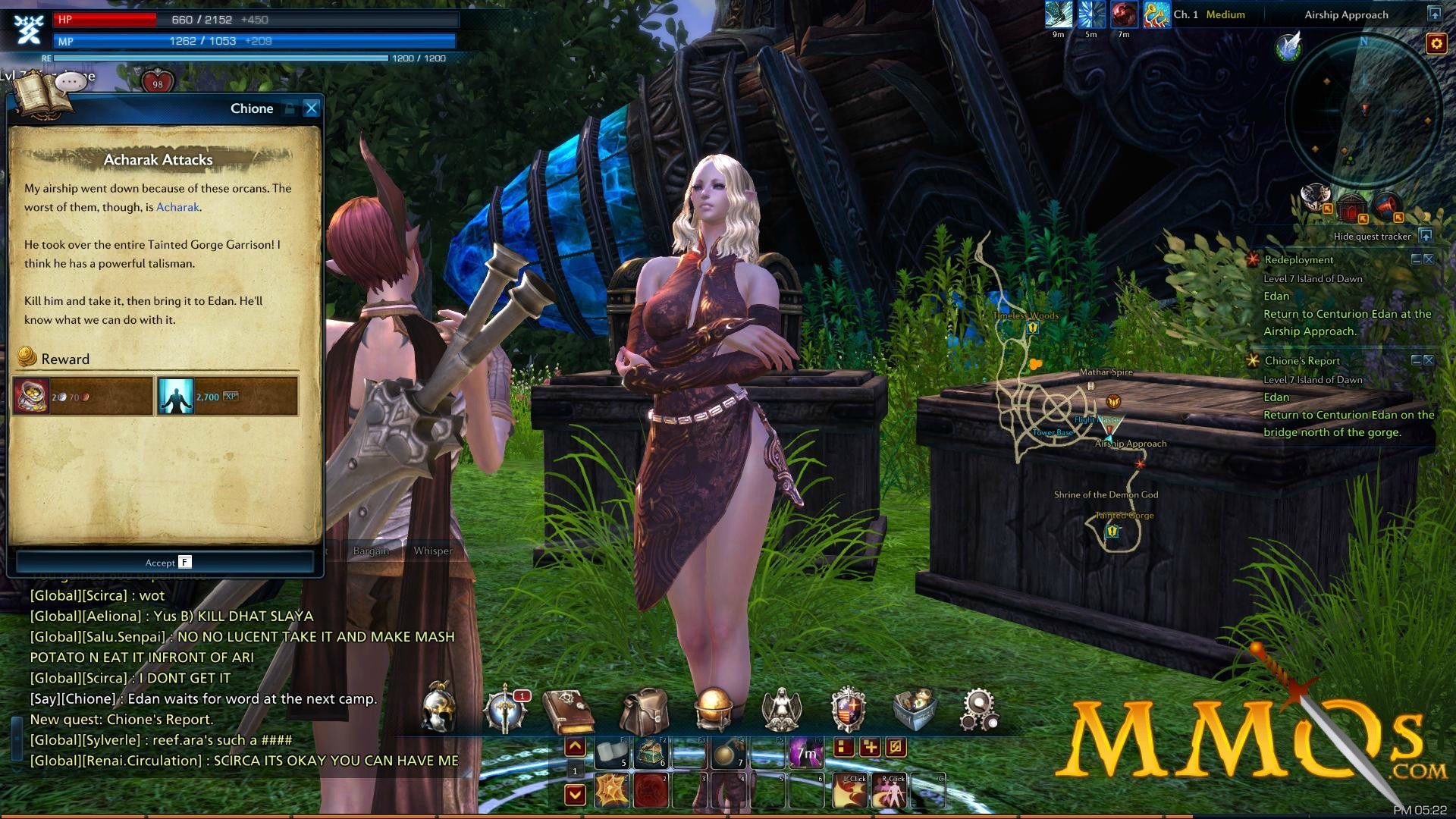Switch to the Bargain chat tab
The image size is (1456, 819).
point(370,551)
